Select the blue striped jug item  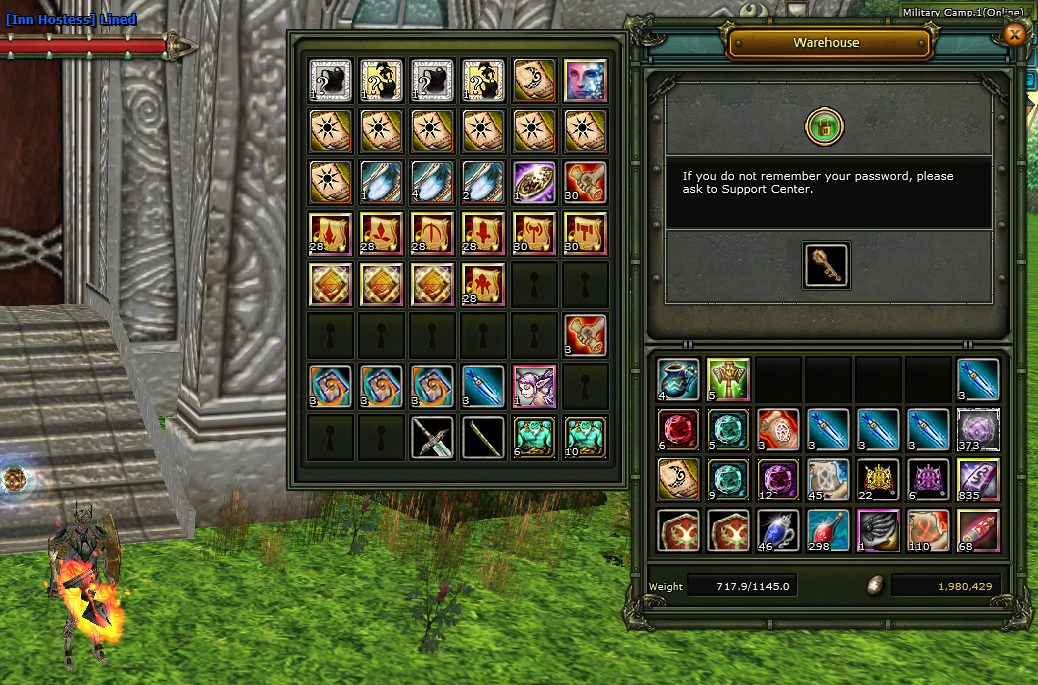pyautogui.click(x=678, y=379)
